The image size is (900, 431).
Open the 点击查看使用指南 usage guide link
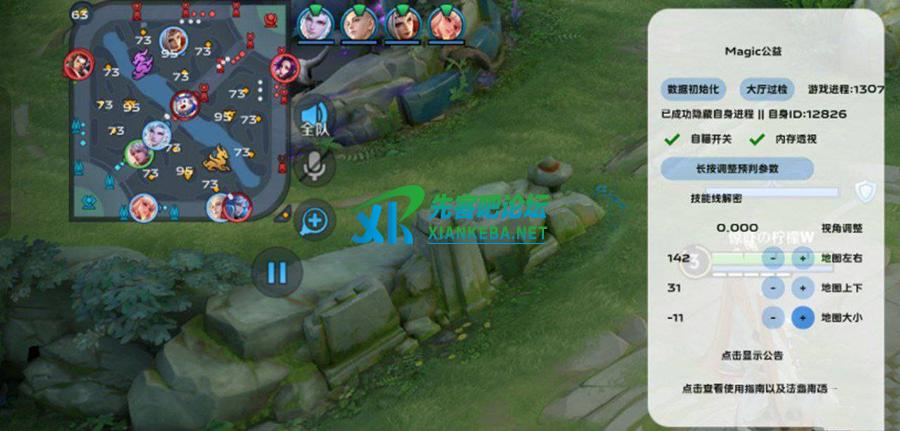(x=760, y=388)
